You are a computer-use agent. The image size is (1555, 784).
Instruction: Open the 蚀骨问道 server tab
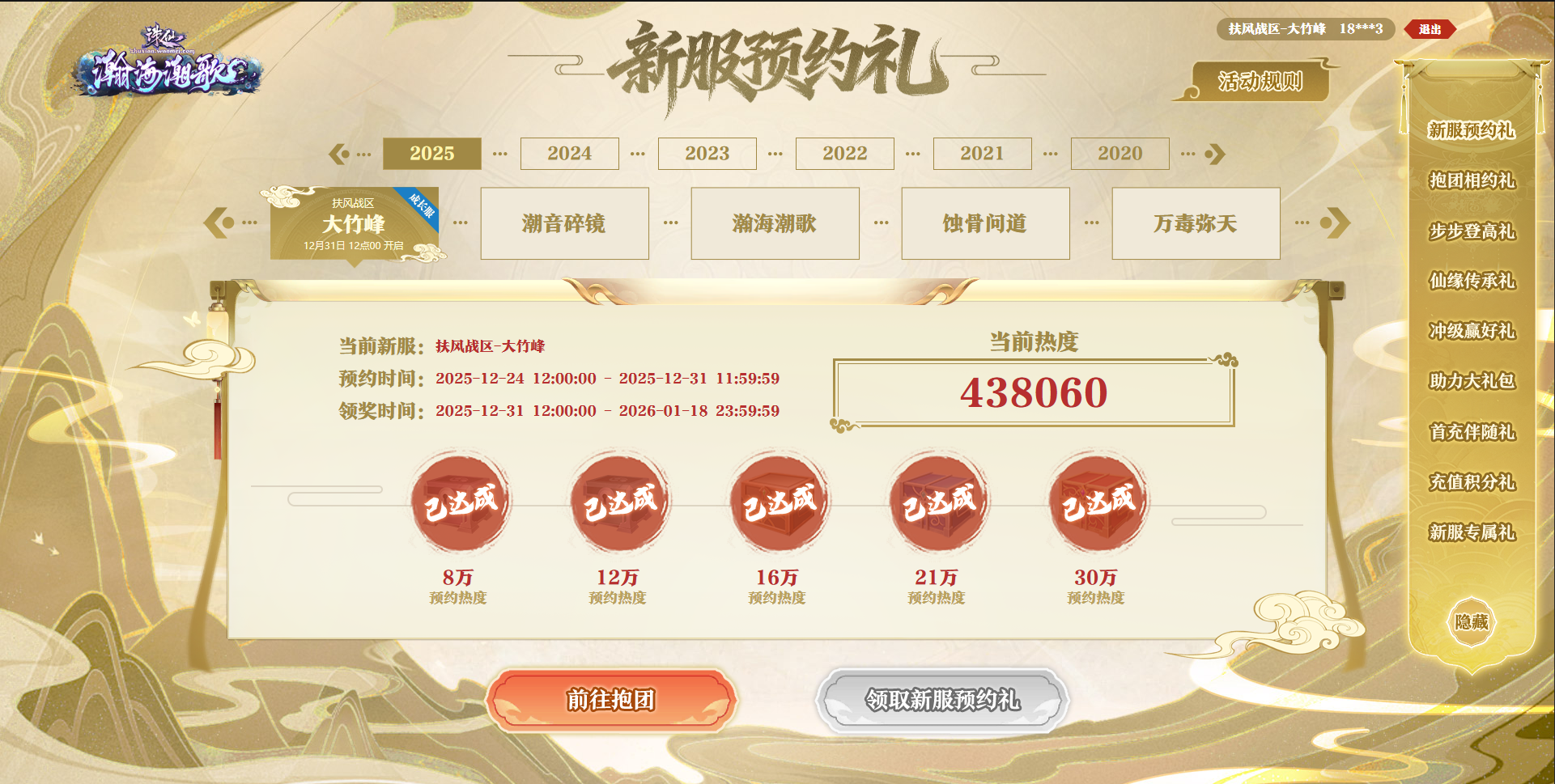click(x=985, y=223)
